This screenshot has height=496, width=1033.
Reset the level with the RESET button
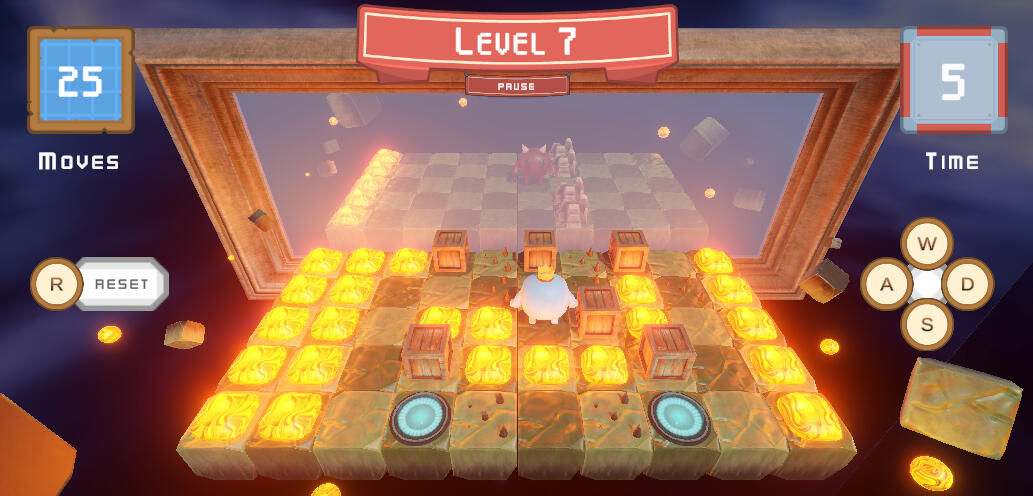(121, 284)
